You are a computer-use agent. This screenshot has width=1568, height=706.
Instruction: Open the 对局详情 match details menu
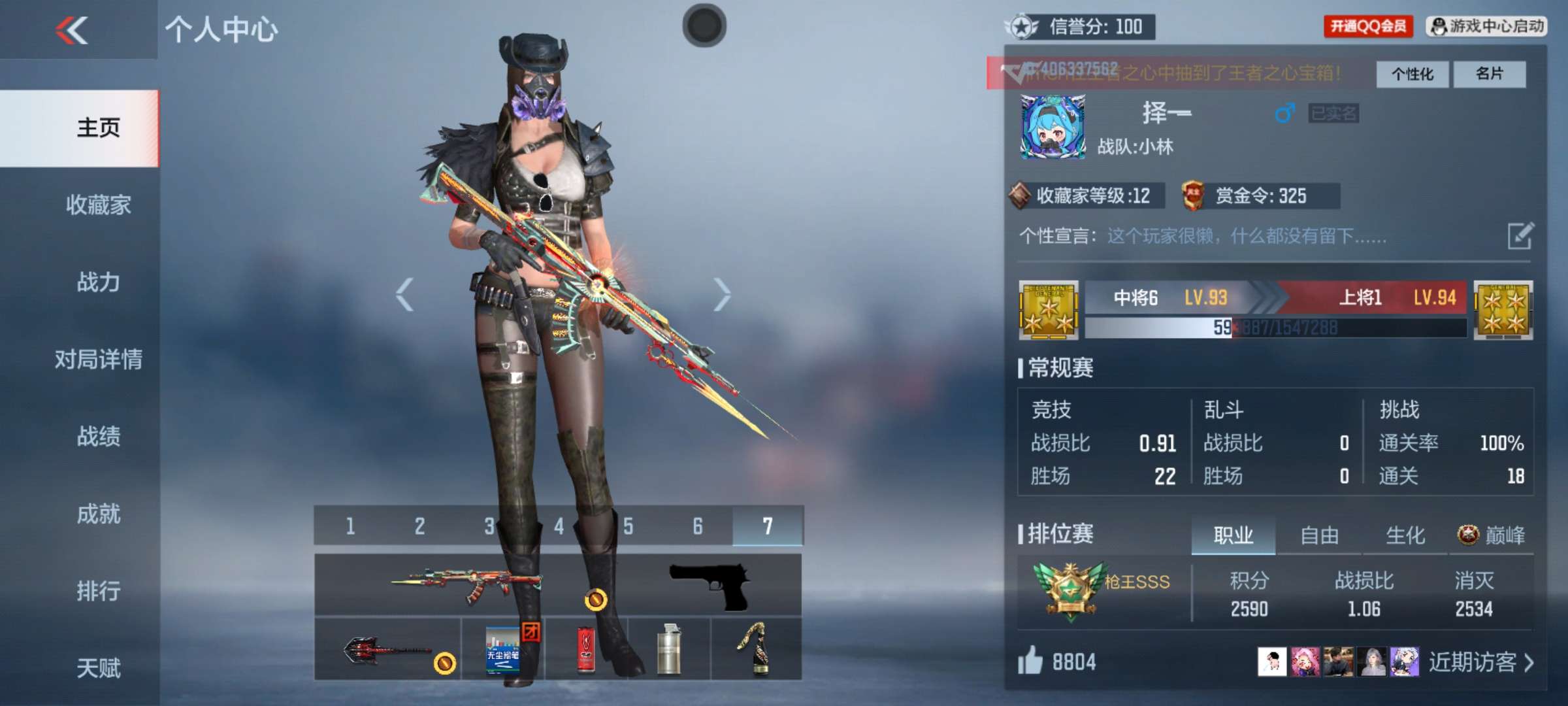tap(98, 360)
